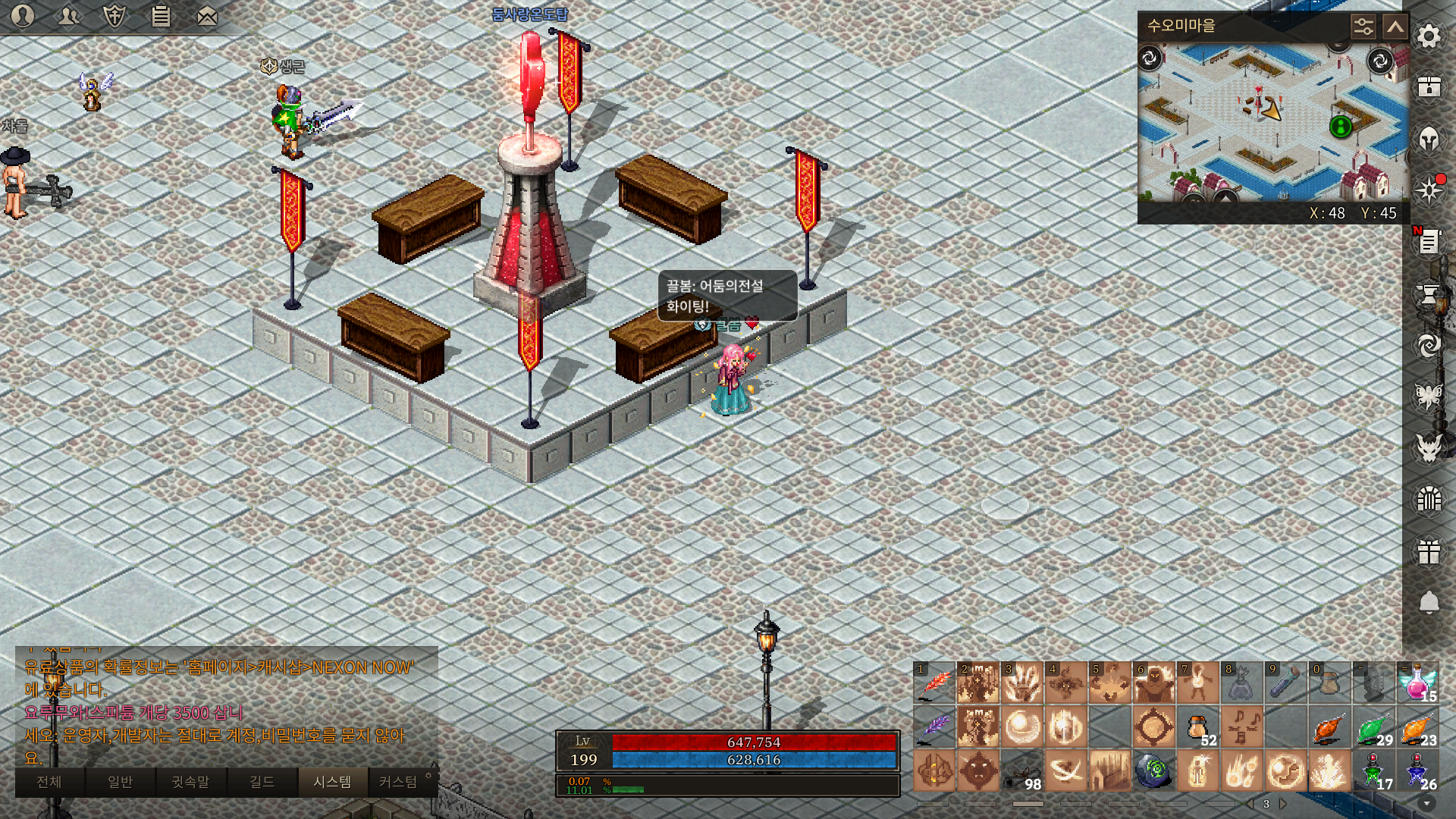Switch to the 귓속말 chat tab
Image resolution: width=1456 pixels, height=819 pixels.
[190, 782]
